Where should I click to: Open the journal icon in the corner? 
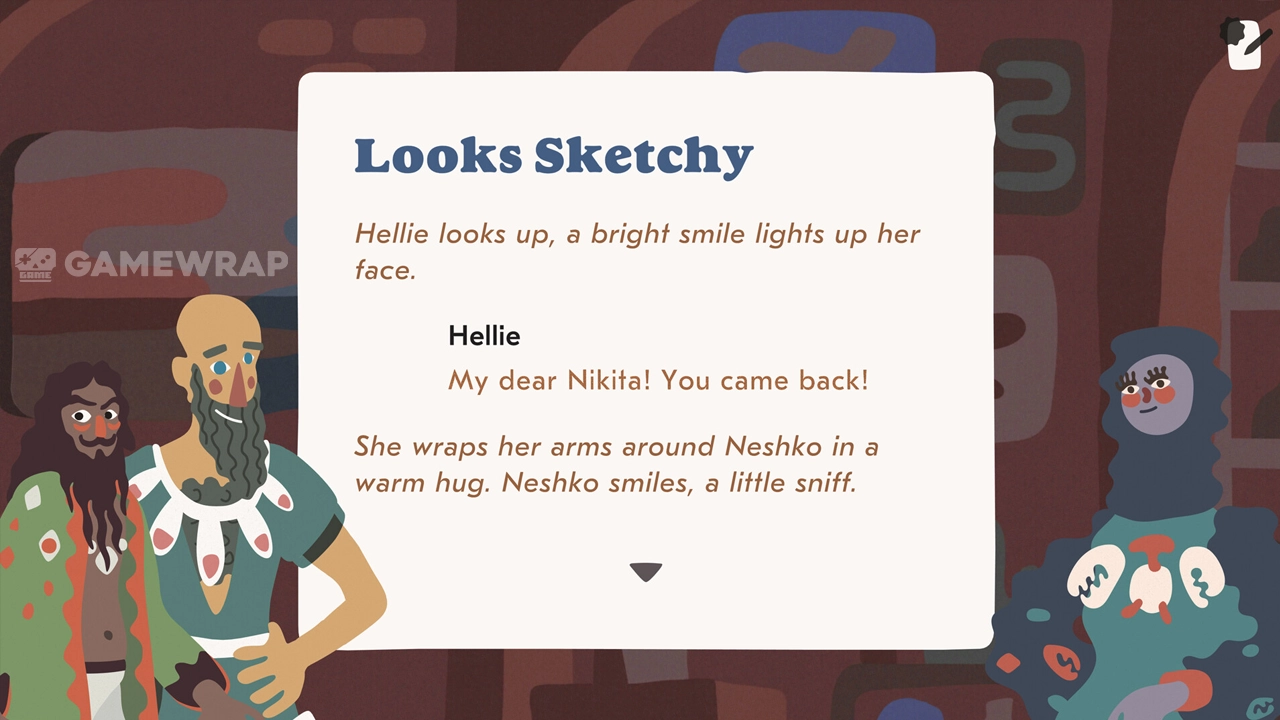(1244, 45)
